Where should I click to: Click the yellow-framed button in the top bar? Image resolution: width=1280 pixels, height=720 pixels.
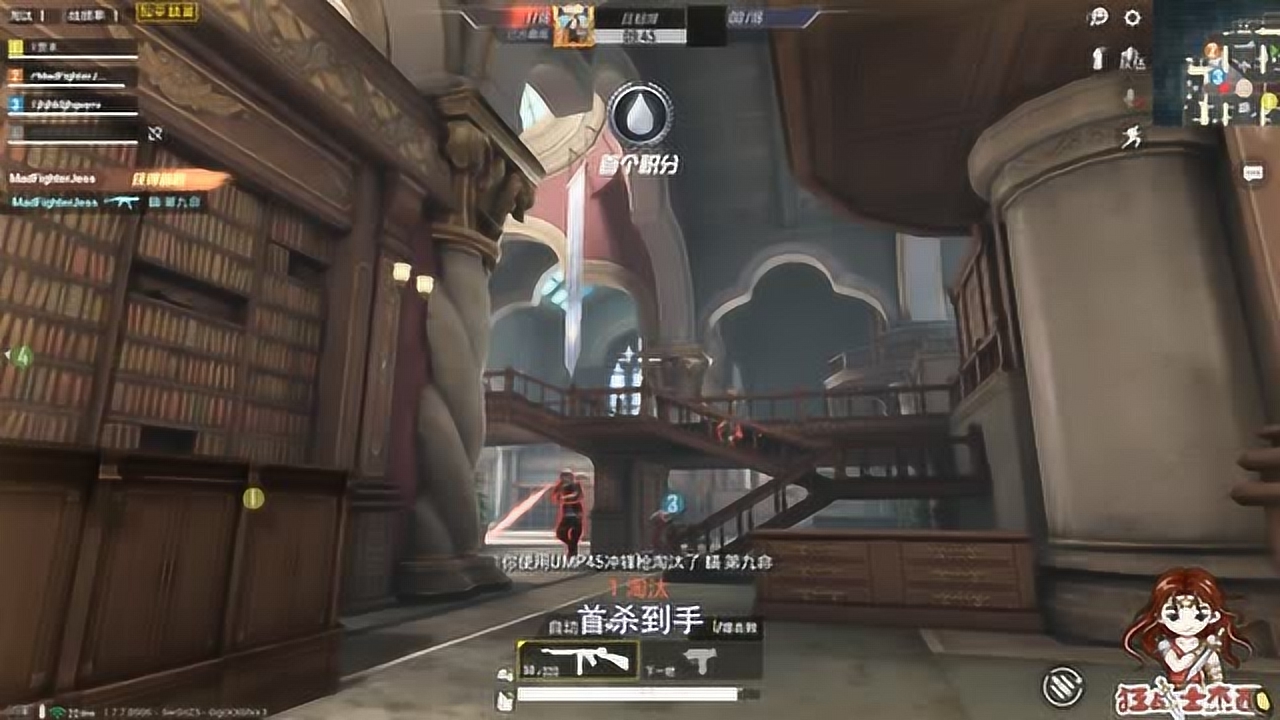166,12
